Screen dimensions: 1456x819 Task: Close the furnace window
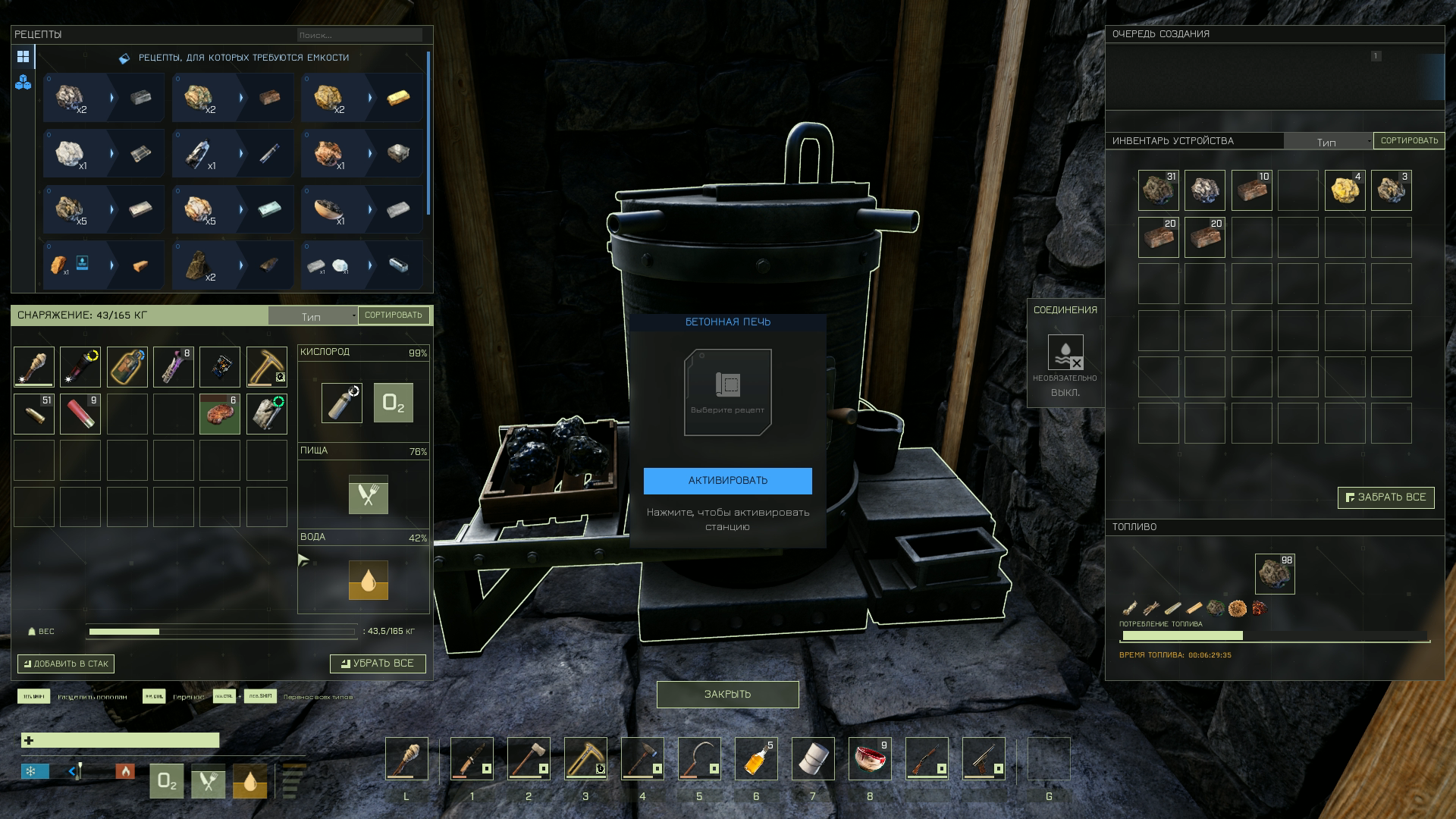tap(727, 695)
